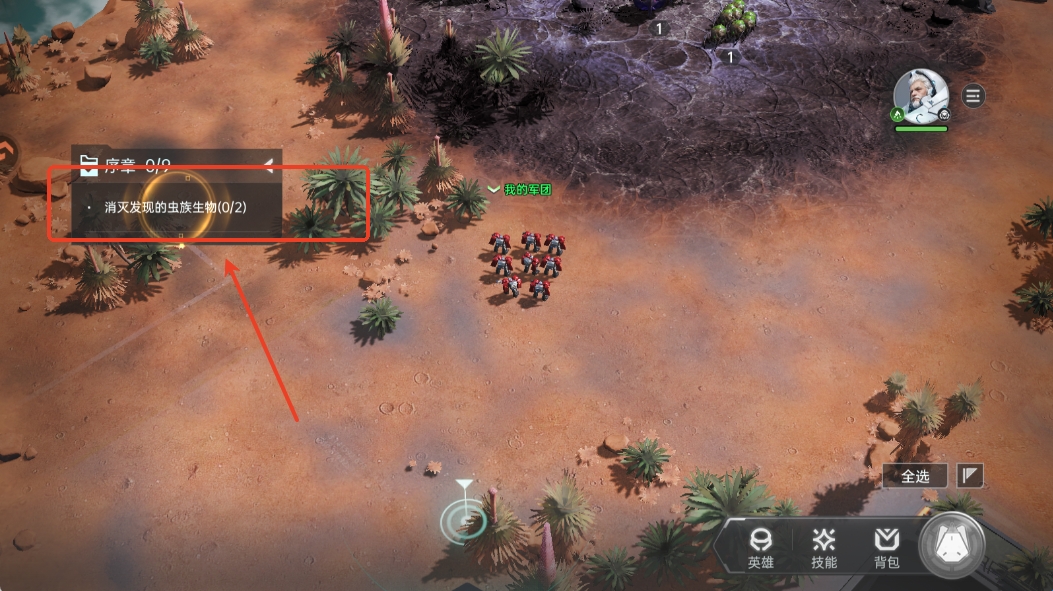Click the 消灭发现的虫族生物 quest objective
Image resolution: width=1053 pixels, height=591 pixels.
pos(176,207)
